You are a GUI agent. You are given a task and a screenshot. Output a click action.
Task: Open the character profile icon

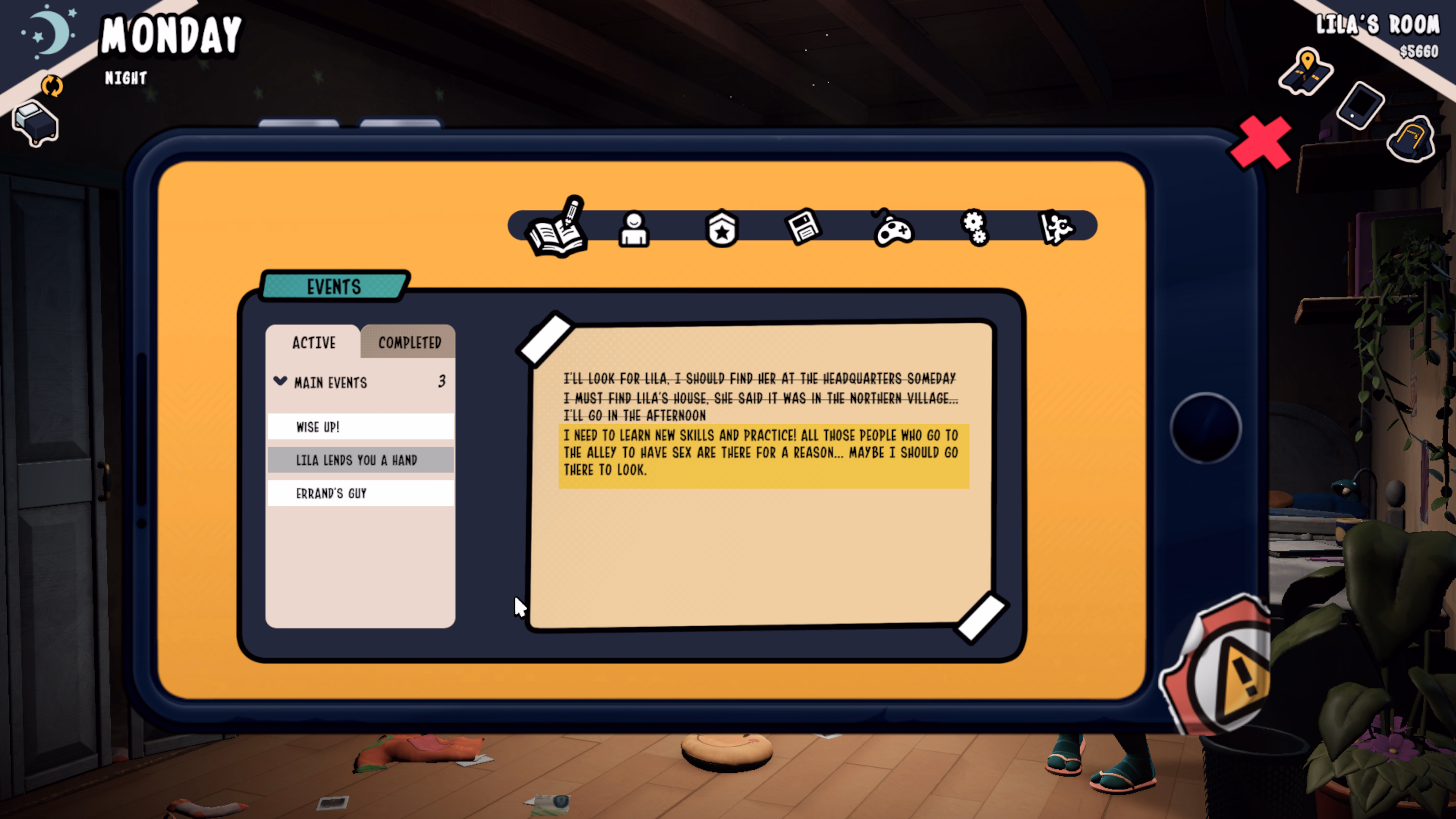click(634, 229)
